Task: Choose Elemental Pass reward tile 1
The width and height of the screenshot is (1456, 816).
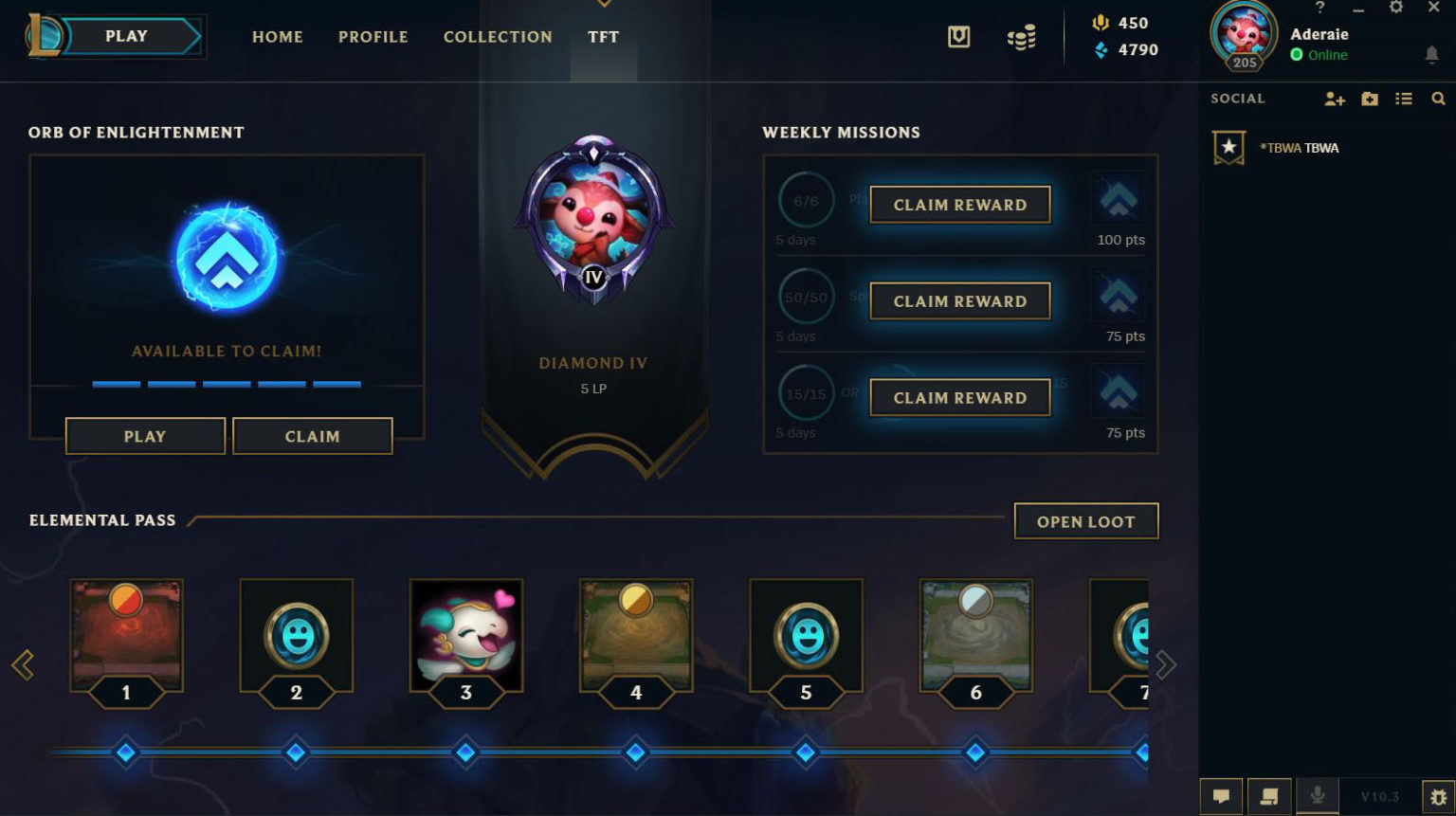Action: click(126, 635)
